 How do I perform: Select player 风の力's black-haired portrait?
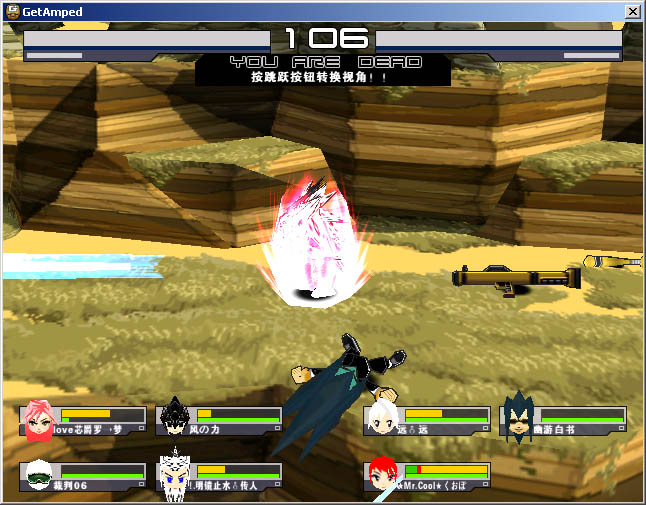175,419
